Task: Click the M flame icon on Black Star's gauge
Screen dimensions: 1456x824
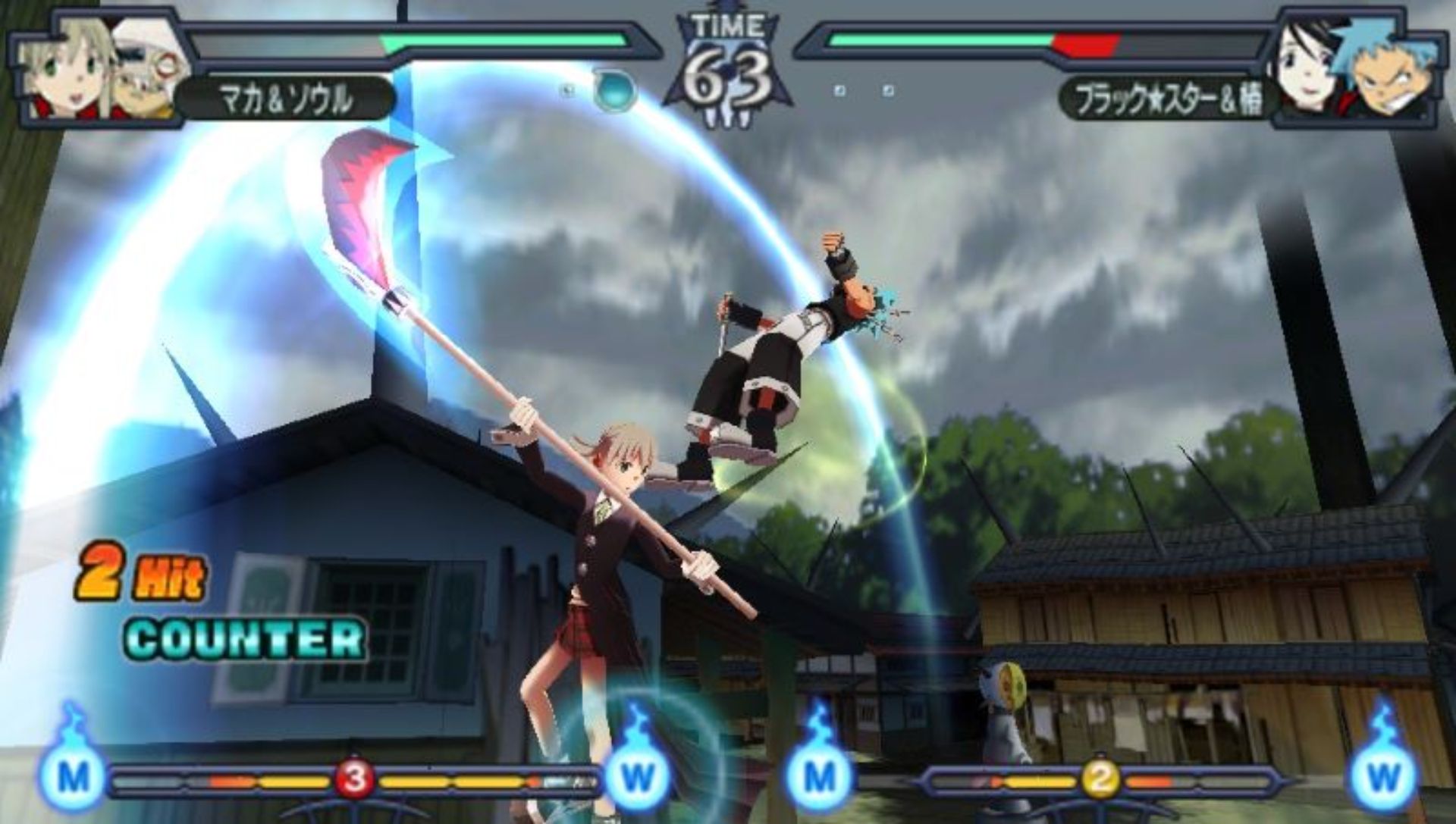Action: [819, 773]
